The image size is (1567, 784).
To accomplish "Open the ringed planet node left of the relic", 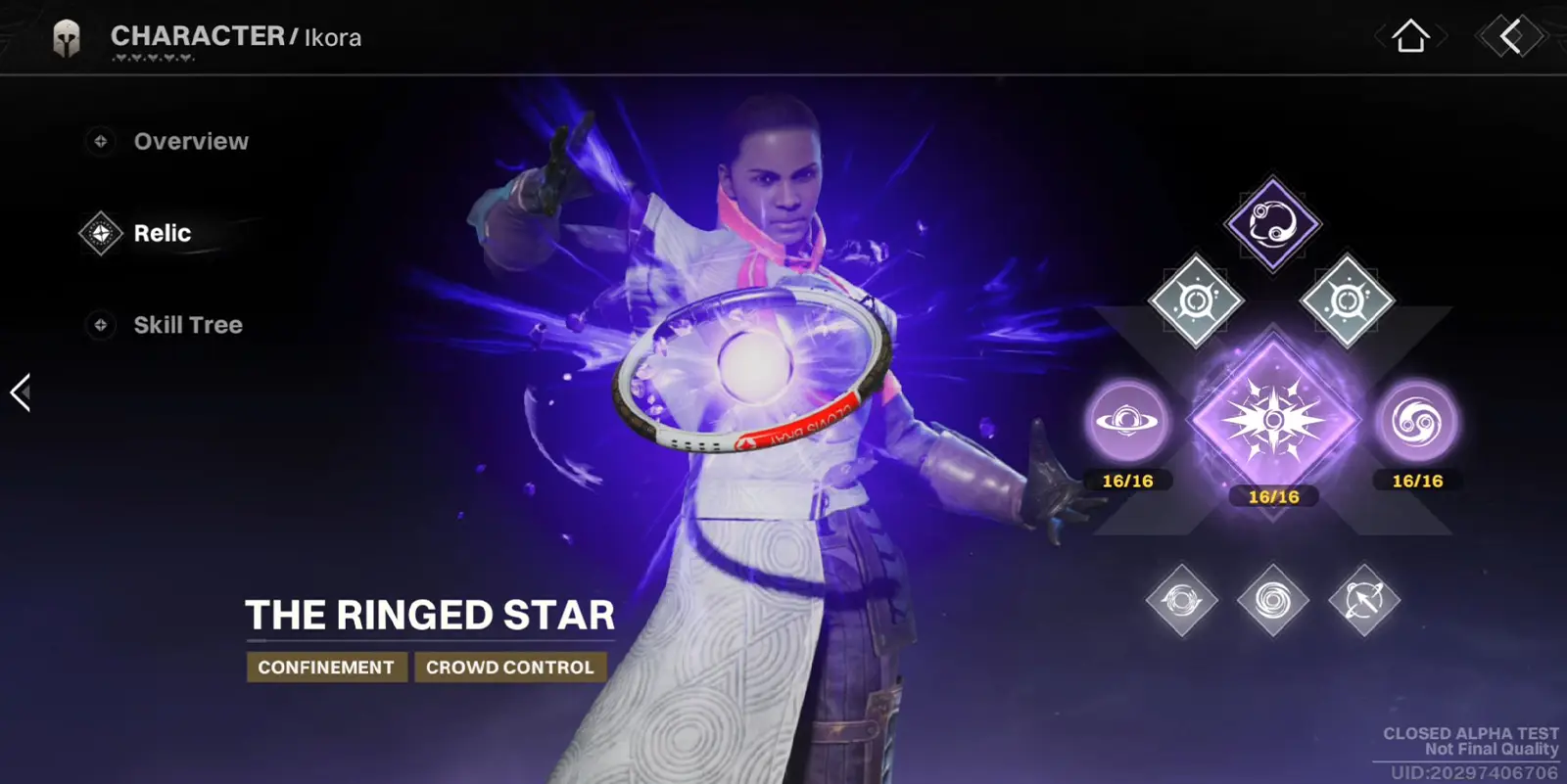I will coord(1128,423).
